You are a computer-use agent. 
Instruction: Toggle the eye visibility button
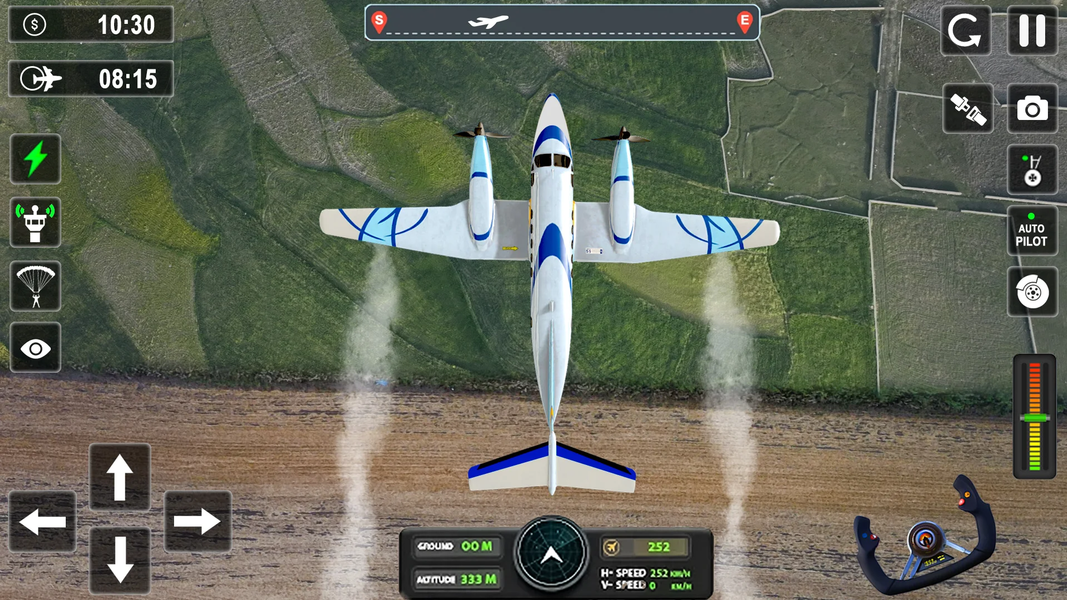[x=35, y=348]
